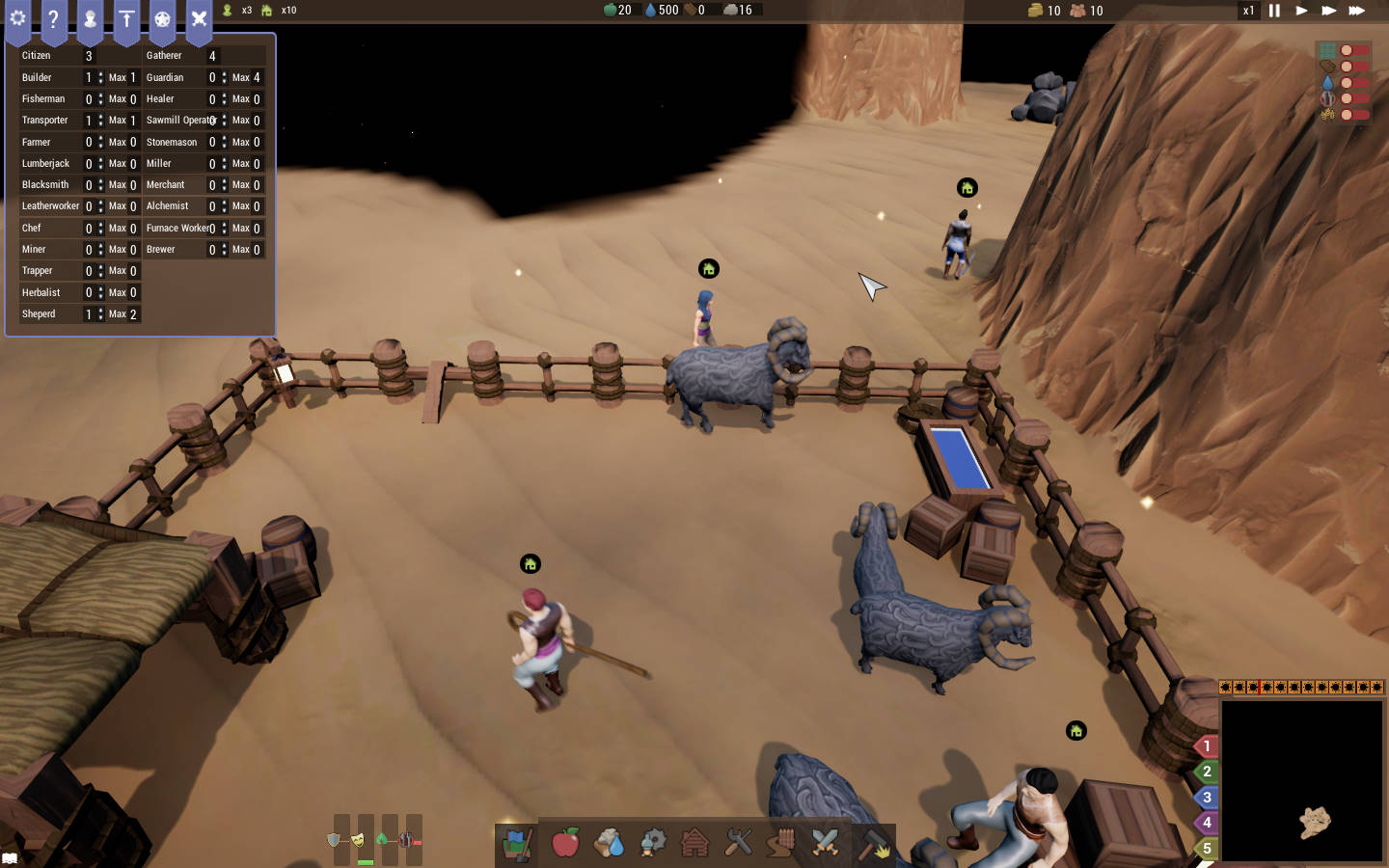1389x868 pixels.
Task: Select the crossed swords tab at top left
Action: click(199, 19)
